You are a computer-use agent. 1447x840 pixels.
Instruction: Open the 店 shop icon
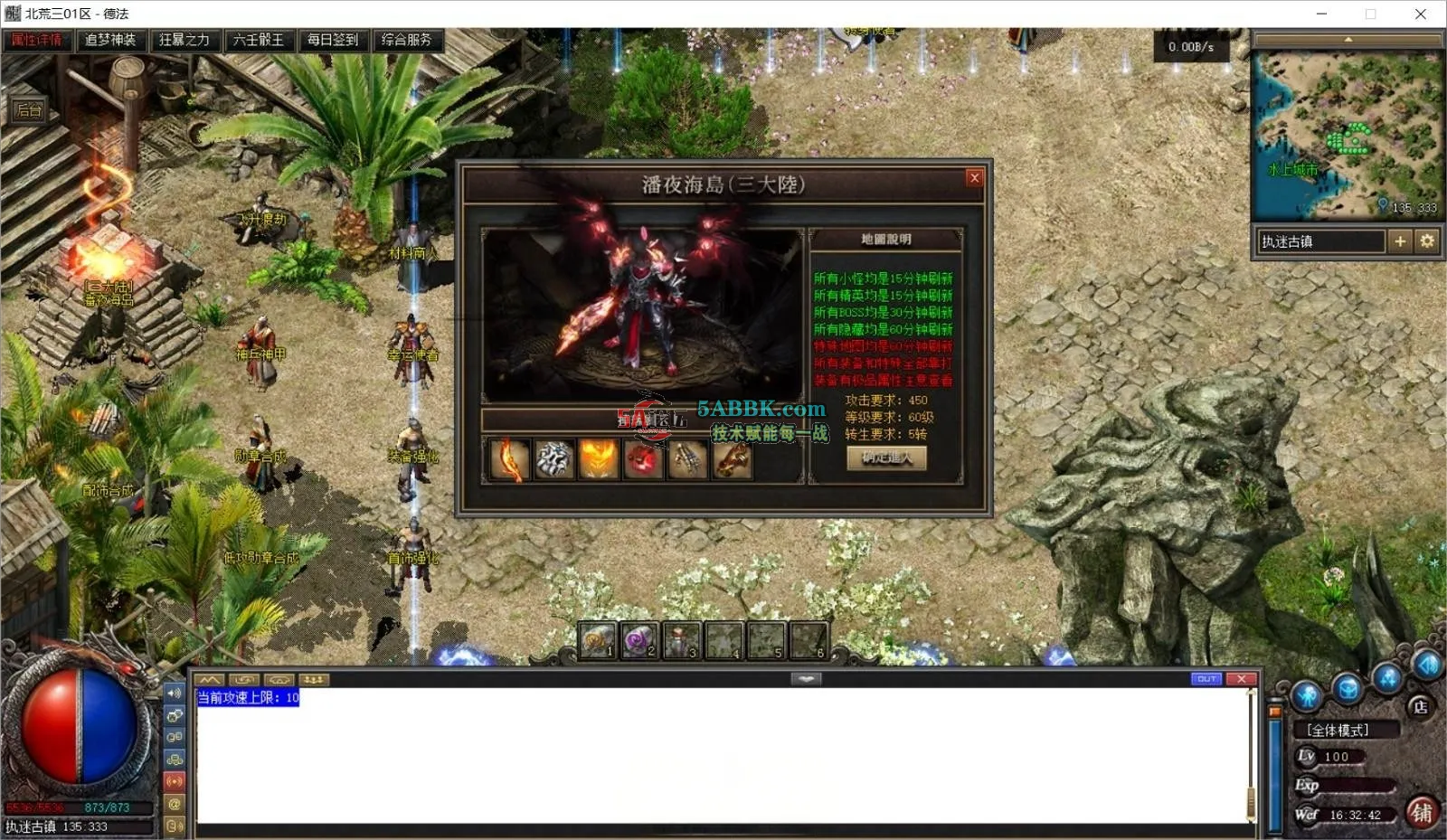(x=1420, y=706)
